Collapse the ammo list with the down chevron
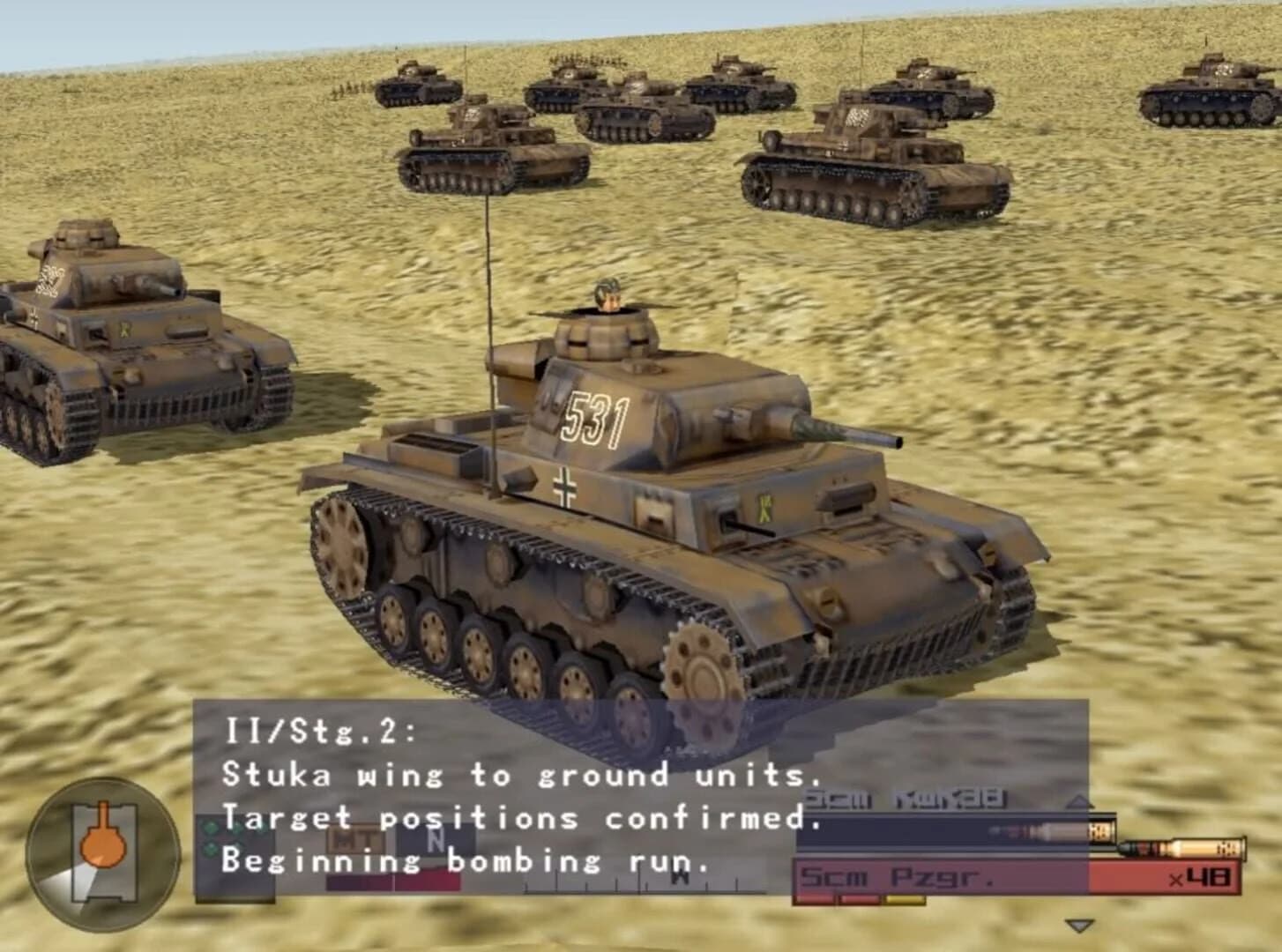This screenshot has height=952, width=1282. pyautogui.click(x=1079, y=926)
